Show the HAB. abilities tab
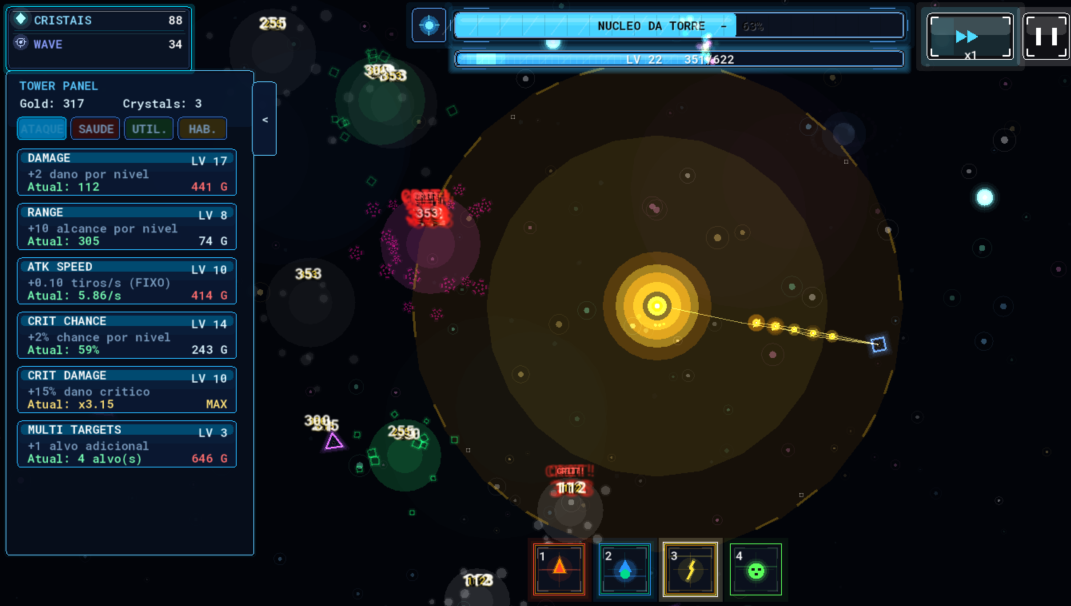 point(202,129)
